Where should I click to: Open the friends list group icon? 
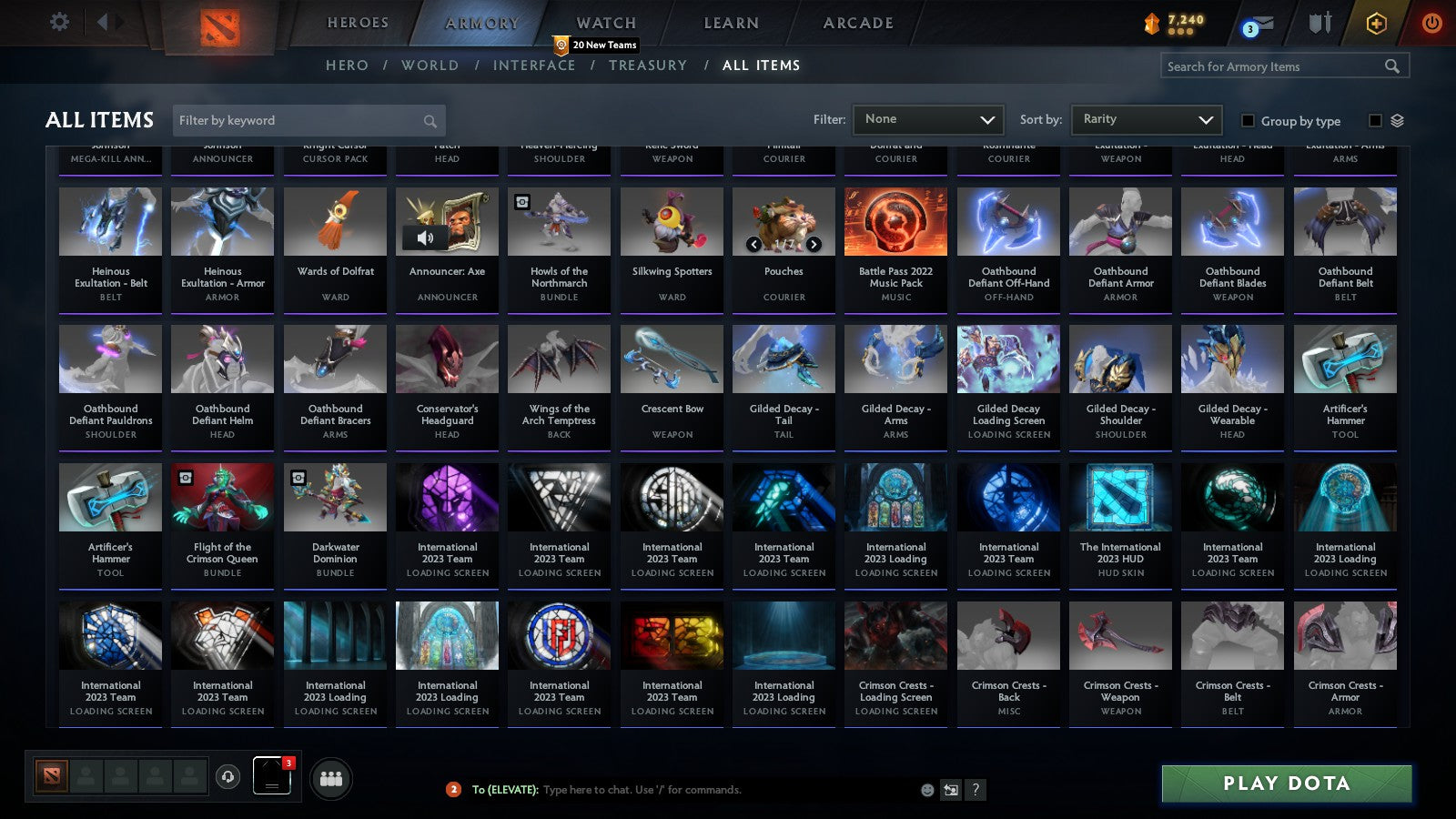(331, 778)
